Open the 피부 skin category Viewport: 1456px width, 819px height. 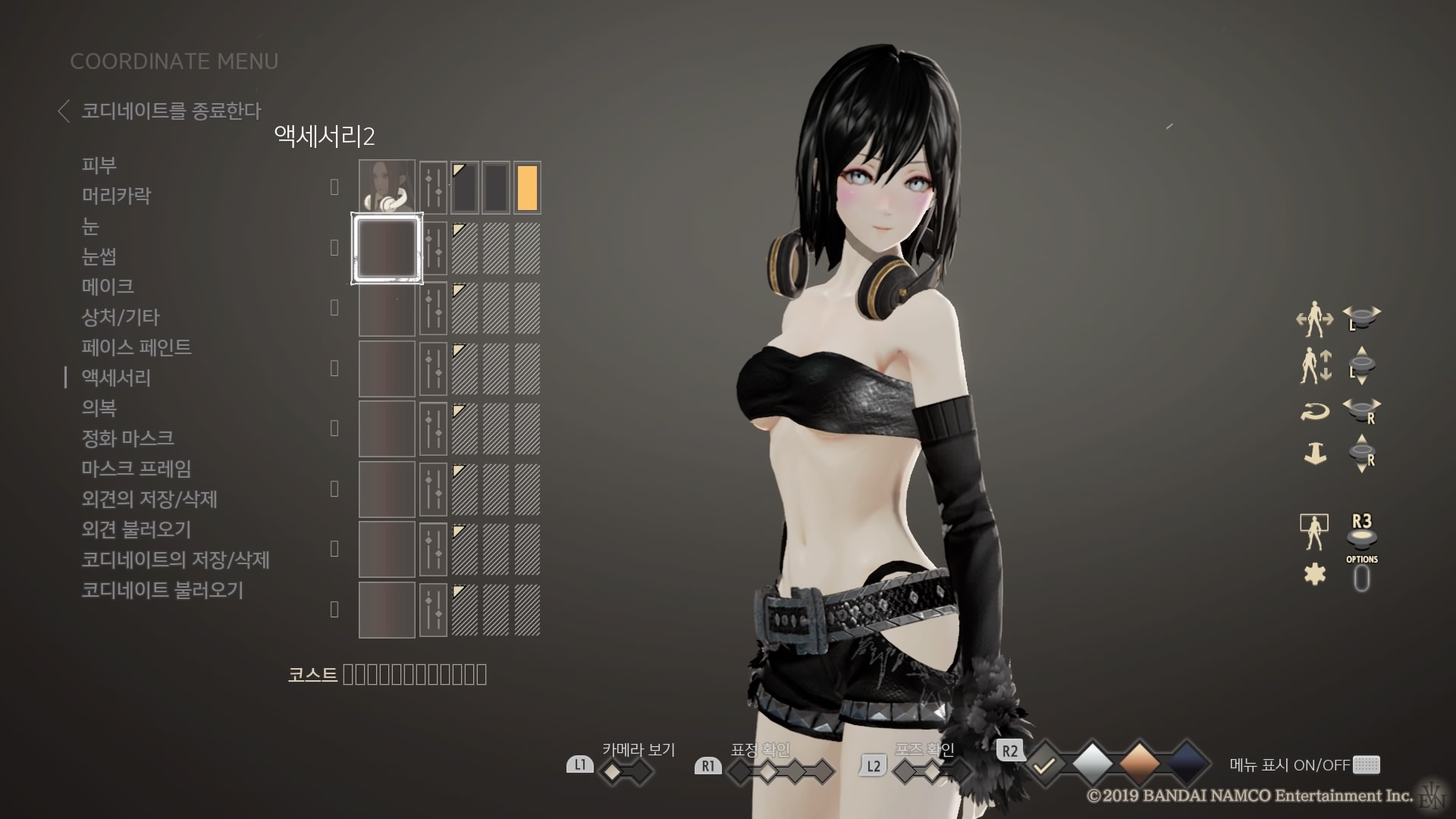tap(99, 165)
